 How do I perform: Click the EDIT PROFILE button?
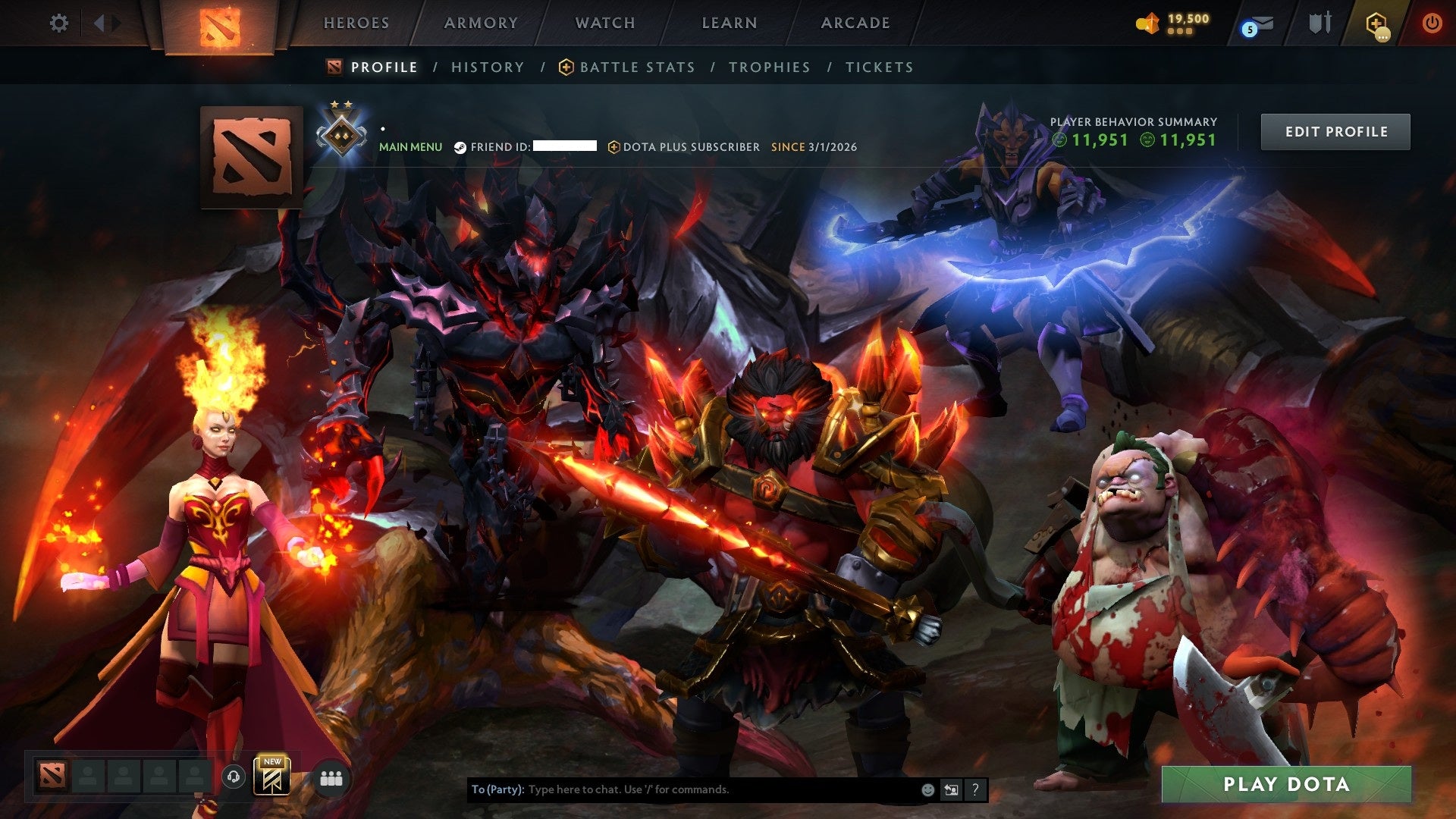(x=1335, y=130)
